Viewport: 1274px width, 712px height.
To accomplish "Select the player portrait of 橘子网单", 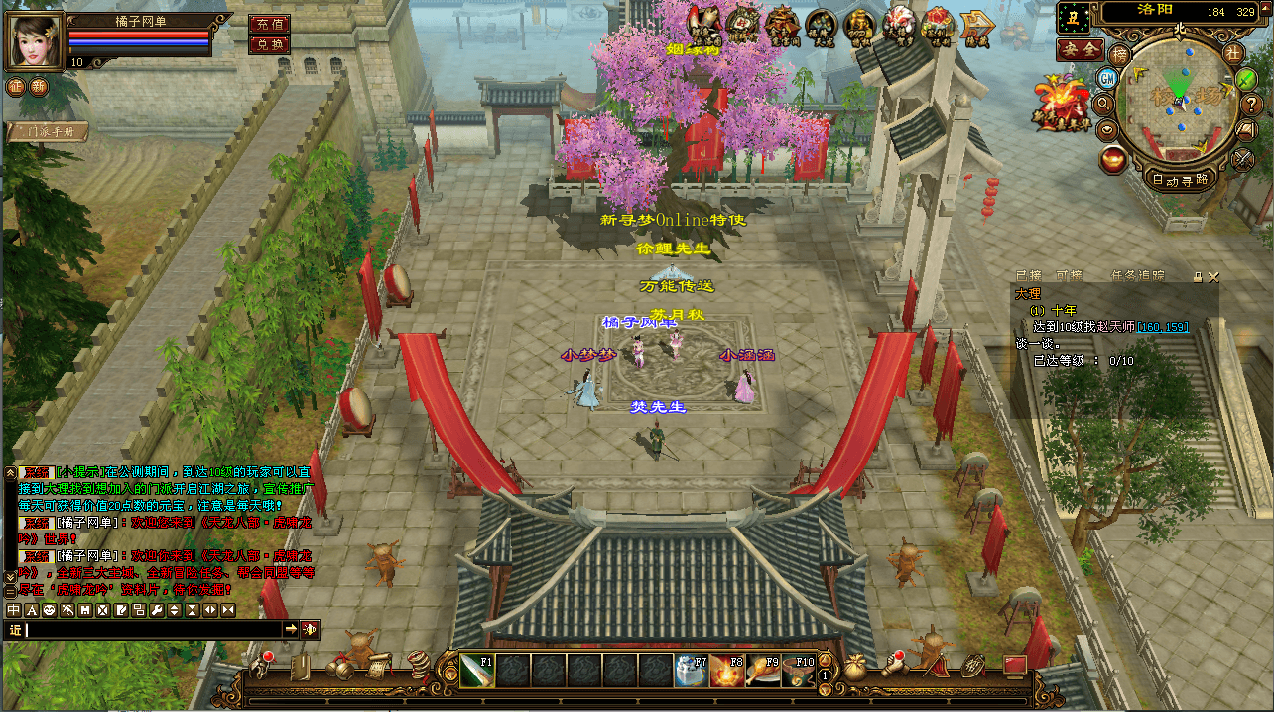I will [x=36, y=40].
